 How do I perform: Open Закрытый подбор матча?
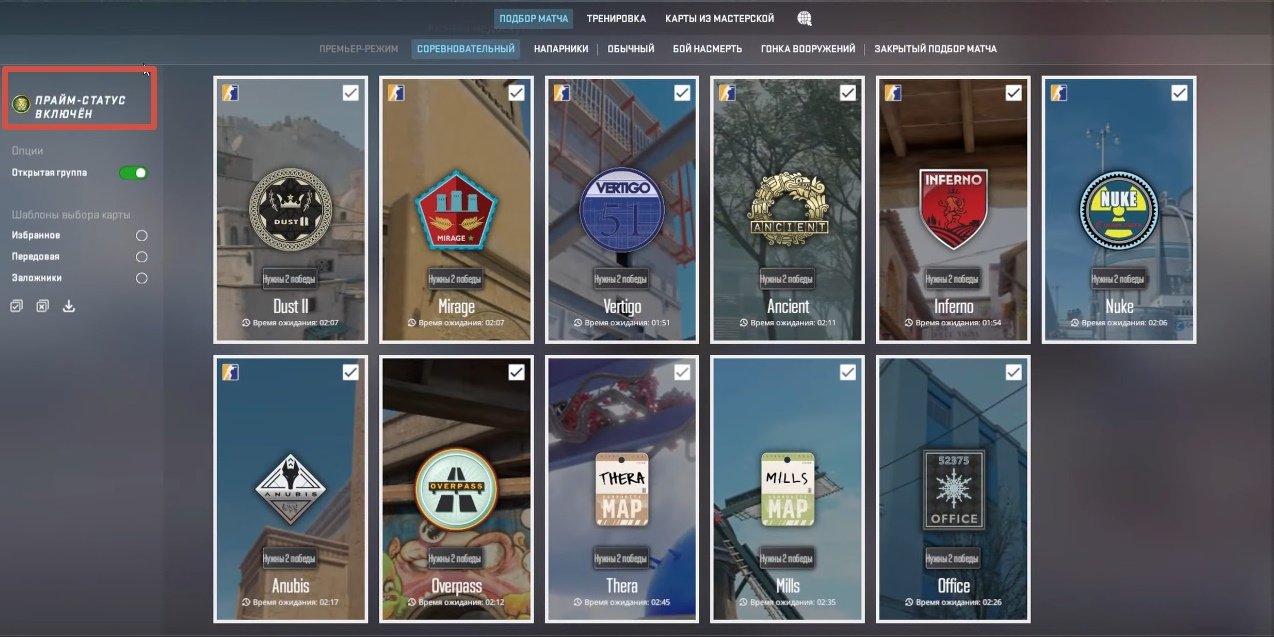pyautogui.click(x=935, y=48)
